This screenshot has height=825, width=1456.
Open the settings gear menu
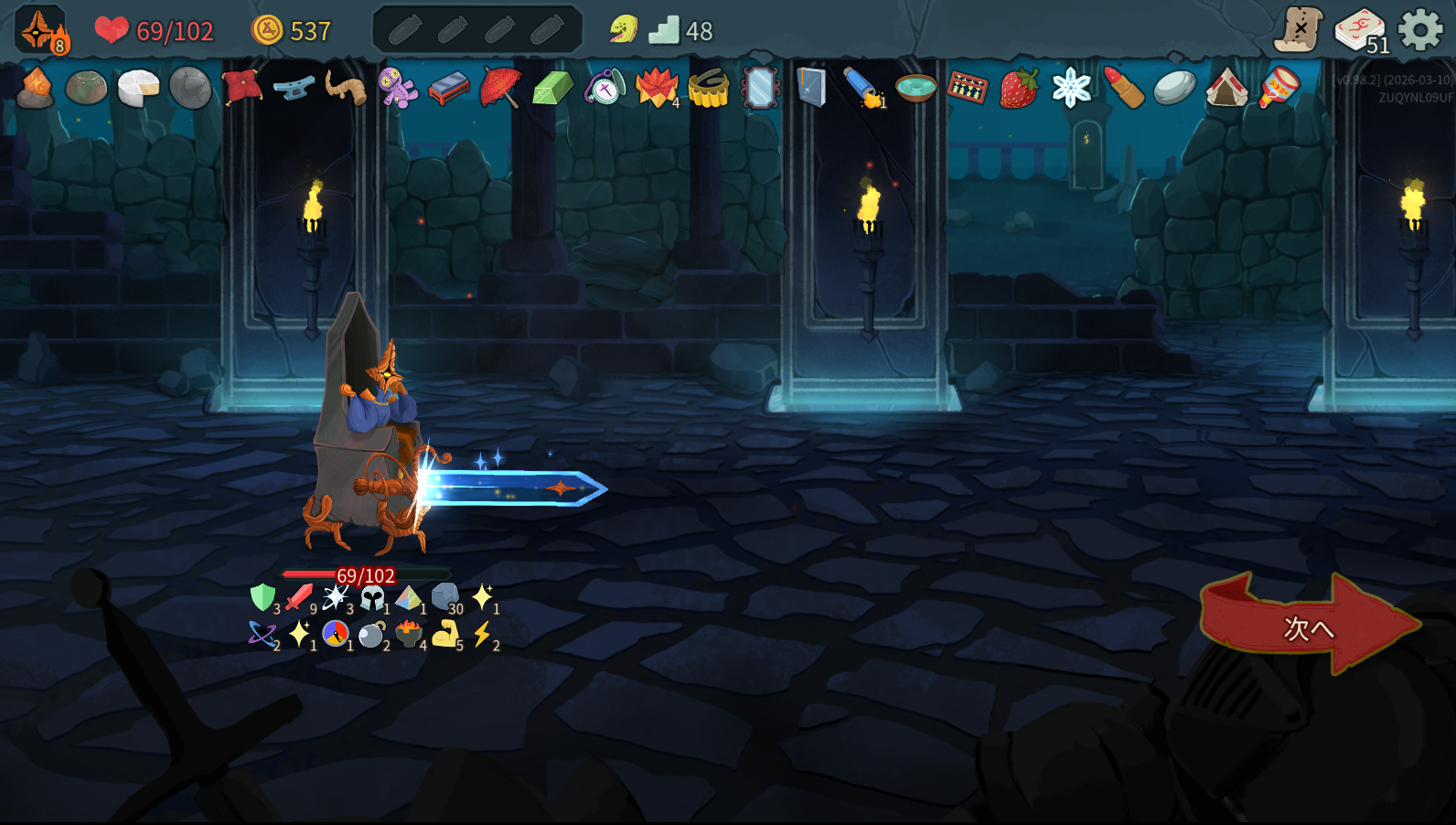point(1420,31)
